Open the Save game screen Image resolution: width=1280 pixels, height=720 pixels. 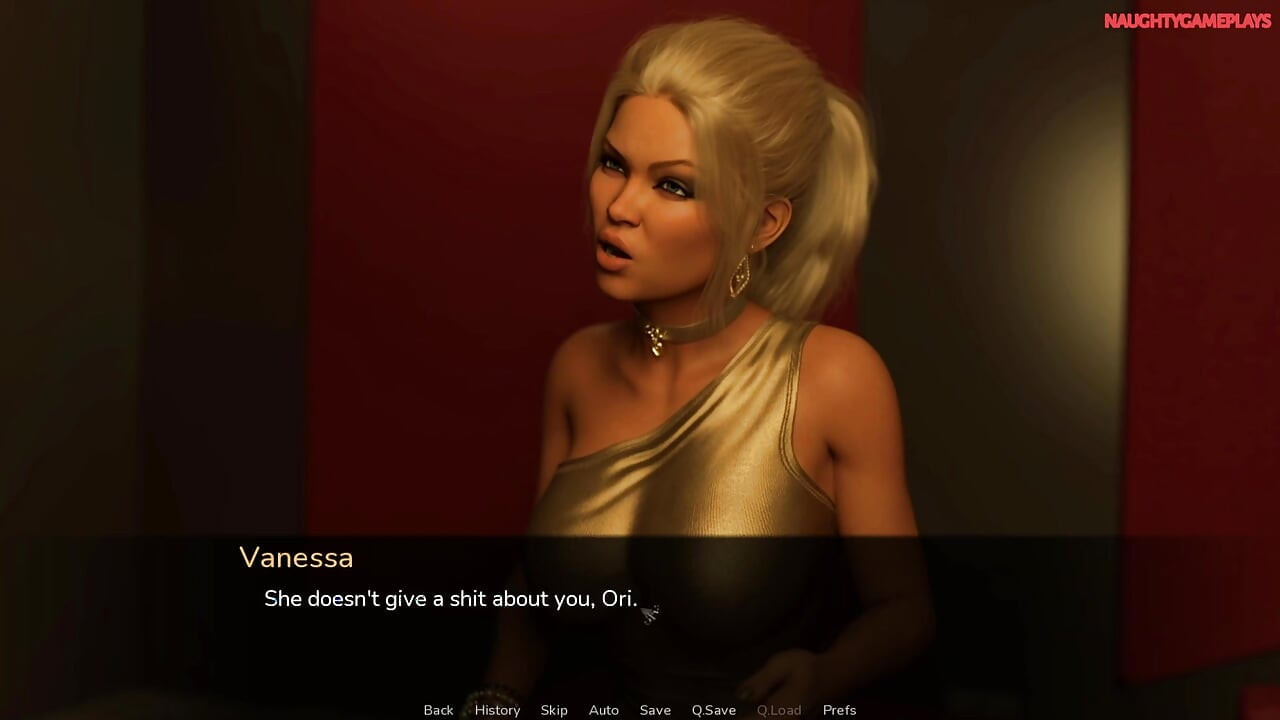coord(655,710)
